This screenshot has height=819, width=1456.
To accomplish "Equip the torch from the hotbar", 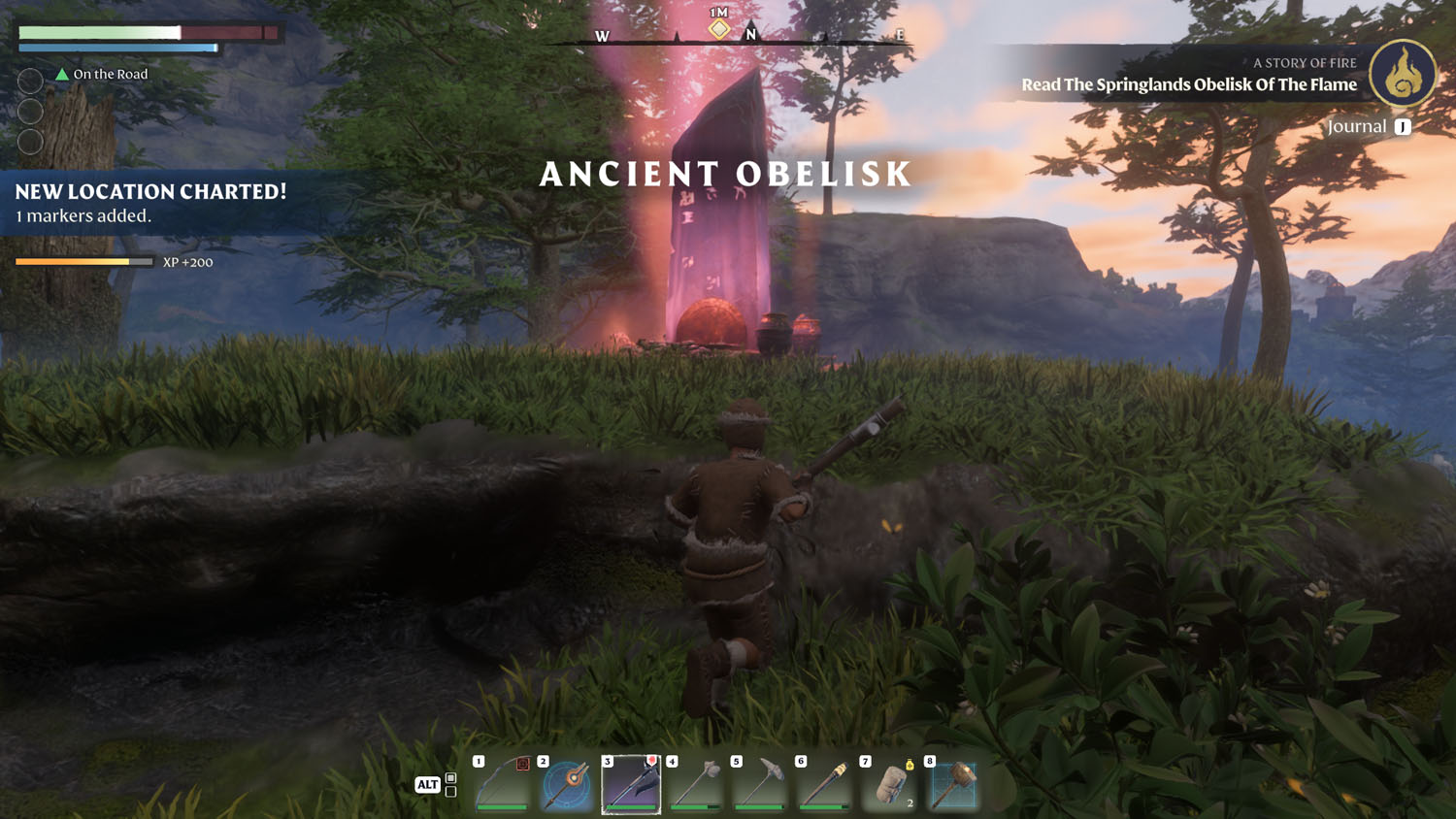I will [x=825, y=784].
